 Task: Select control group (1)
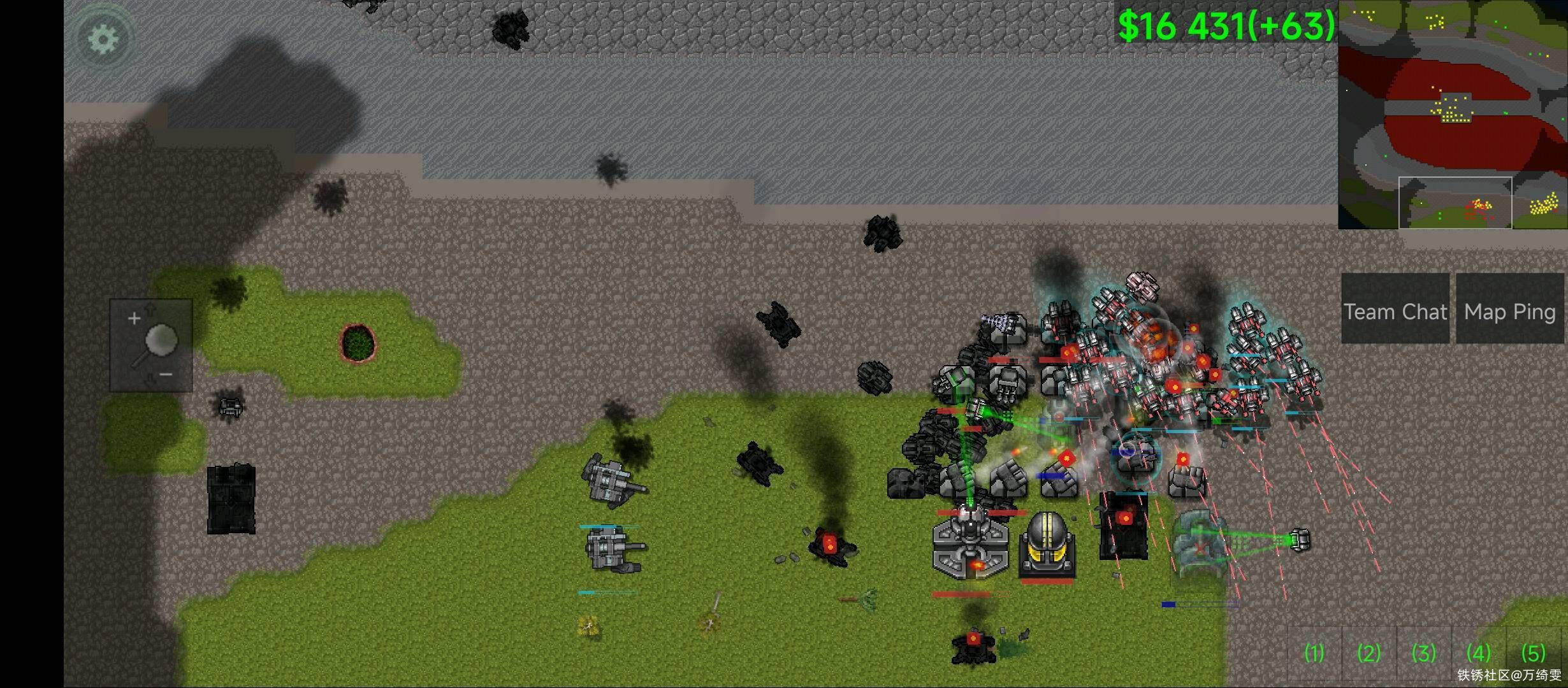coord(1314,653)
